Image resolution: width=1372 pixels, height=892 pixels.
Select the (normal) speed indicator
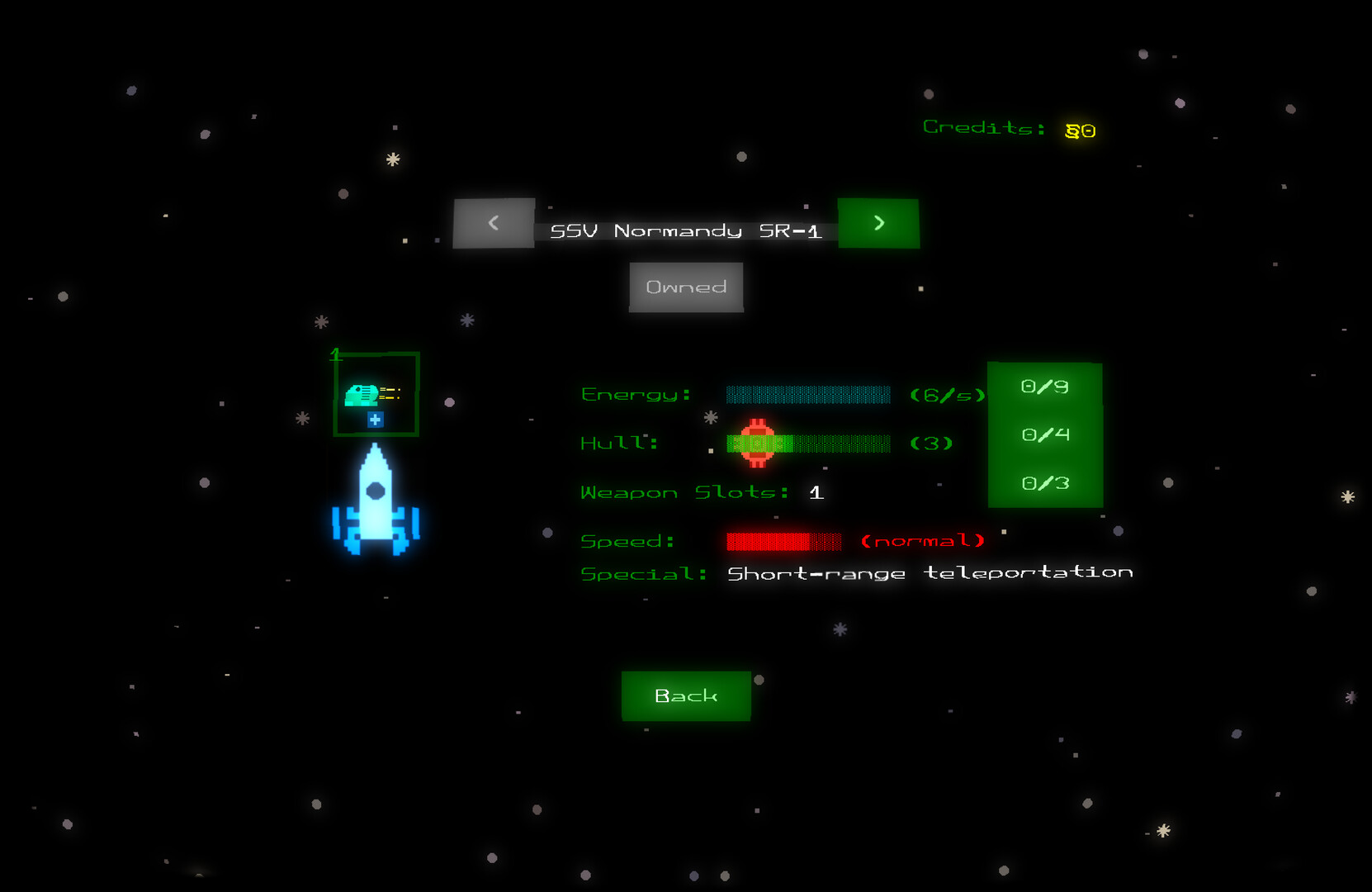point(922,540)
